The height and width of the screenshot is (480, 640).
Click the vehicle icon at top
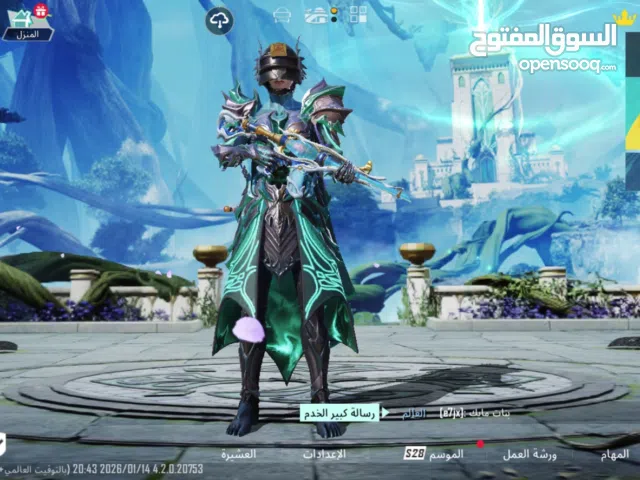(x=316, y=14)
